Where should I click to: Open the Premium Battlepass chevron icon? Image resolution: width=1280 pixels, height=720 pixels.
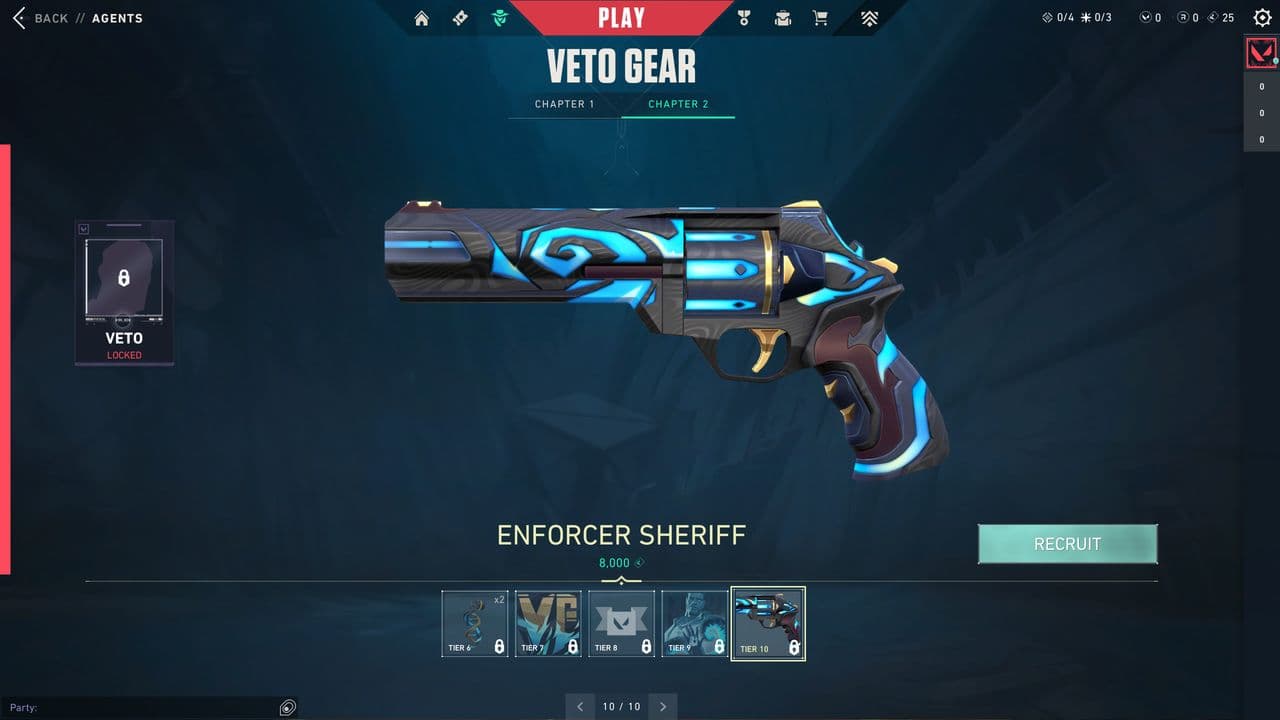(x=869, y=17)
